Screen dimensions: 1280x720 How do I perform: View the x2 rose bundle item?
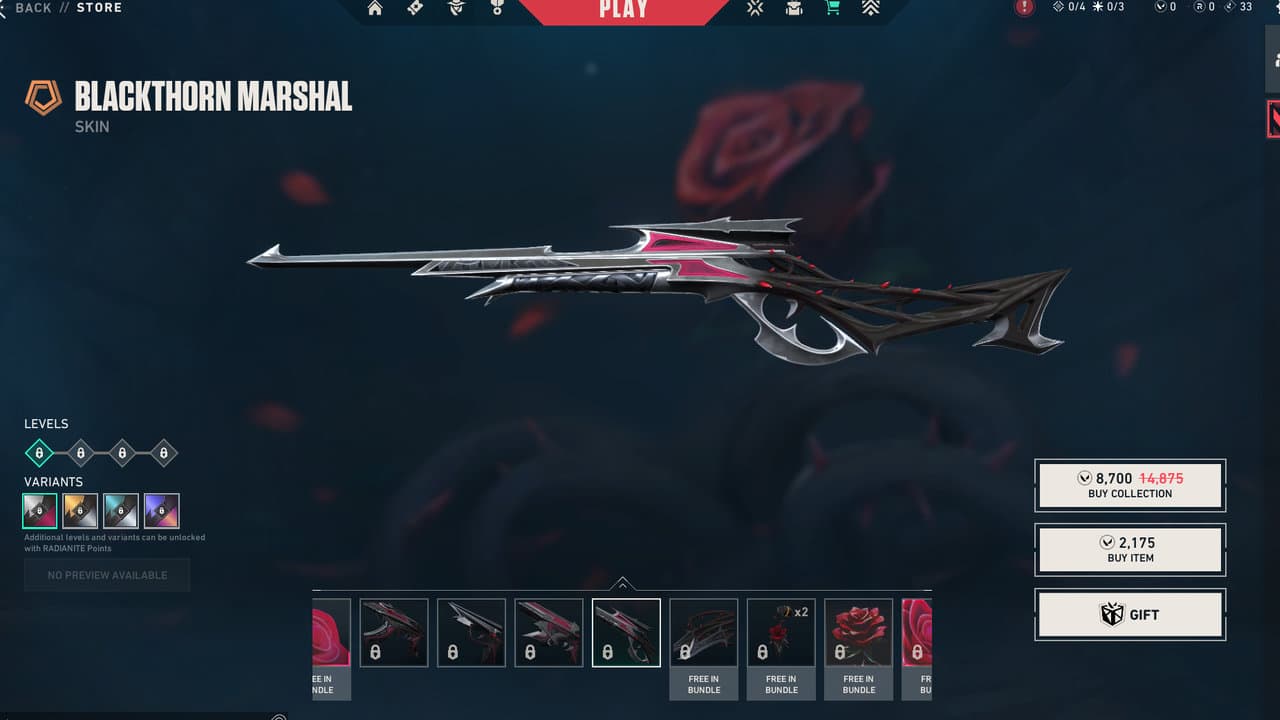(781, 632)
